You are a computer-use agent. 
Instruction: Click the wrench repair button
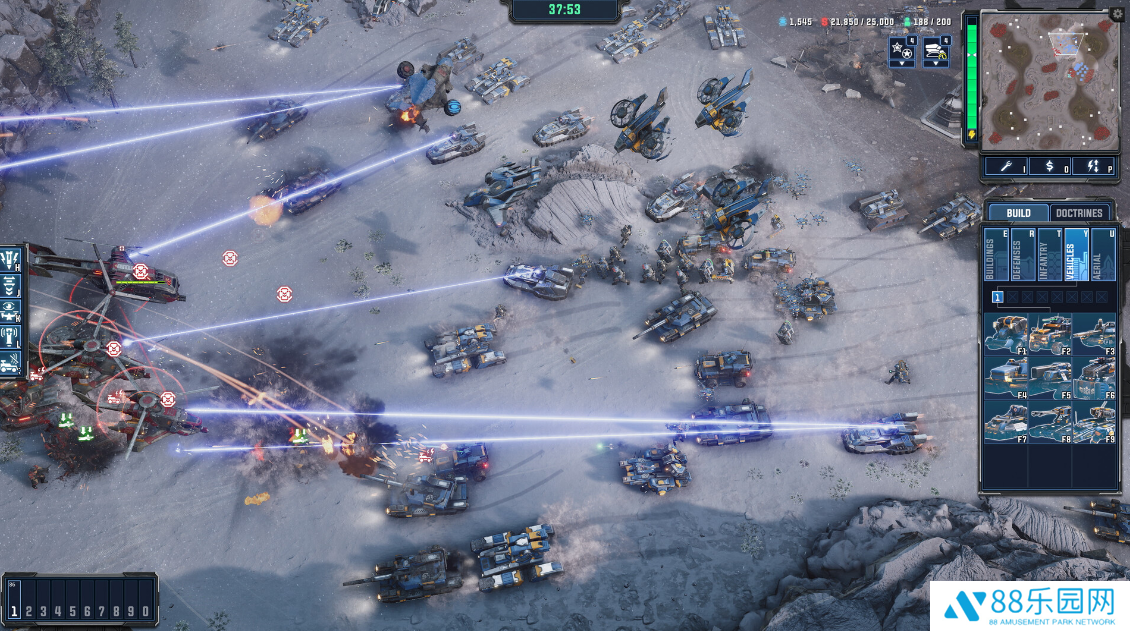coord(1004,166)
